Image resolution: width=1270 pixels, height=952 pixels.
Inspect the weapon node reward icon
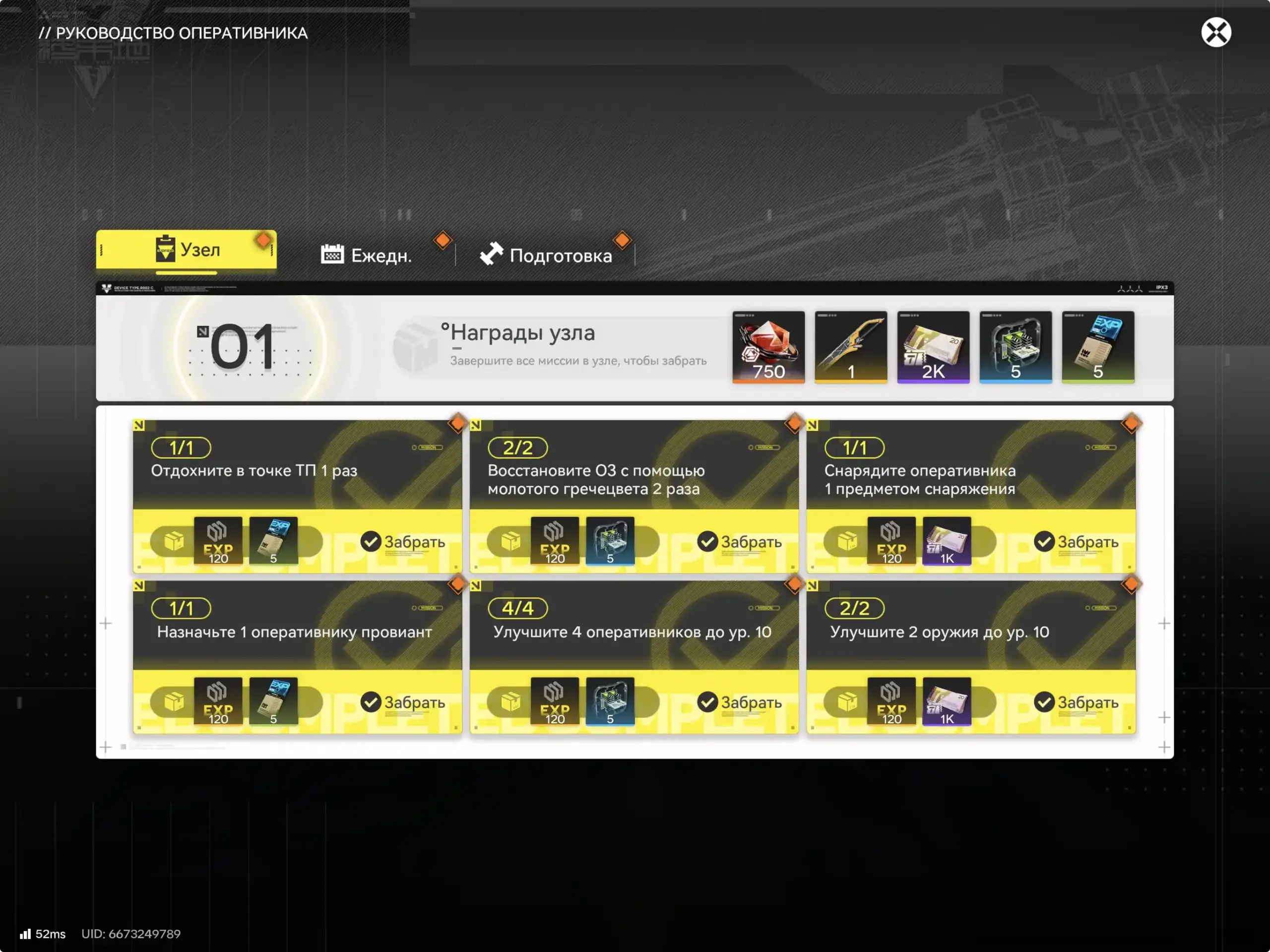[850, 347]
